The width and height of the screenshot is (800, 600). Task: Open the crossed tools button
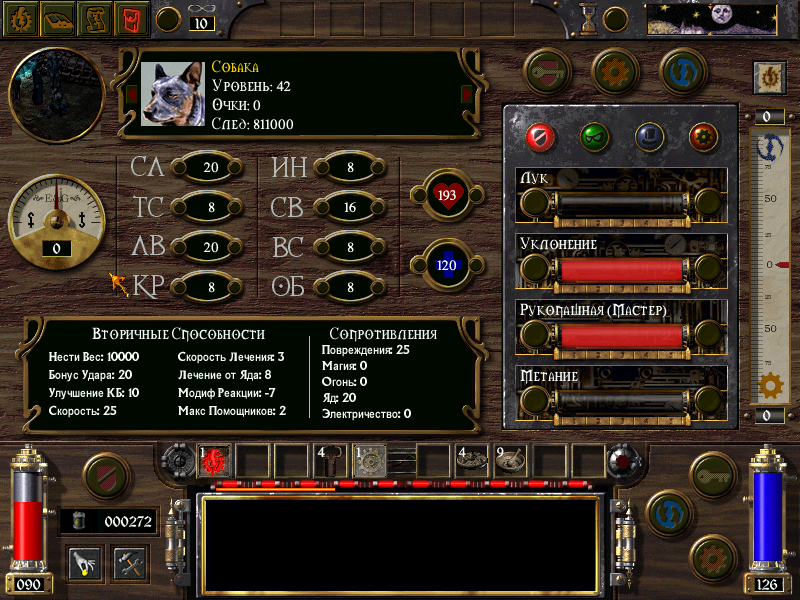click(130, 563)
